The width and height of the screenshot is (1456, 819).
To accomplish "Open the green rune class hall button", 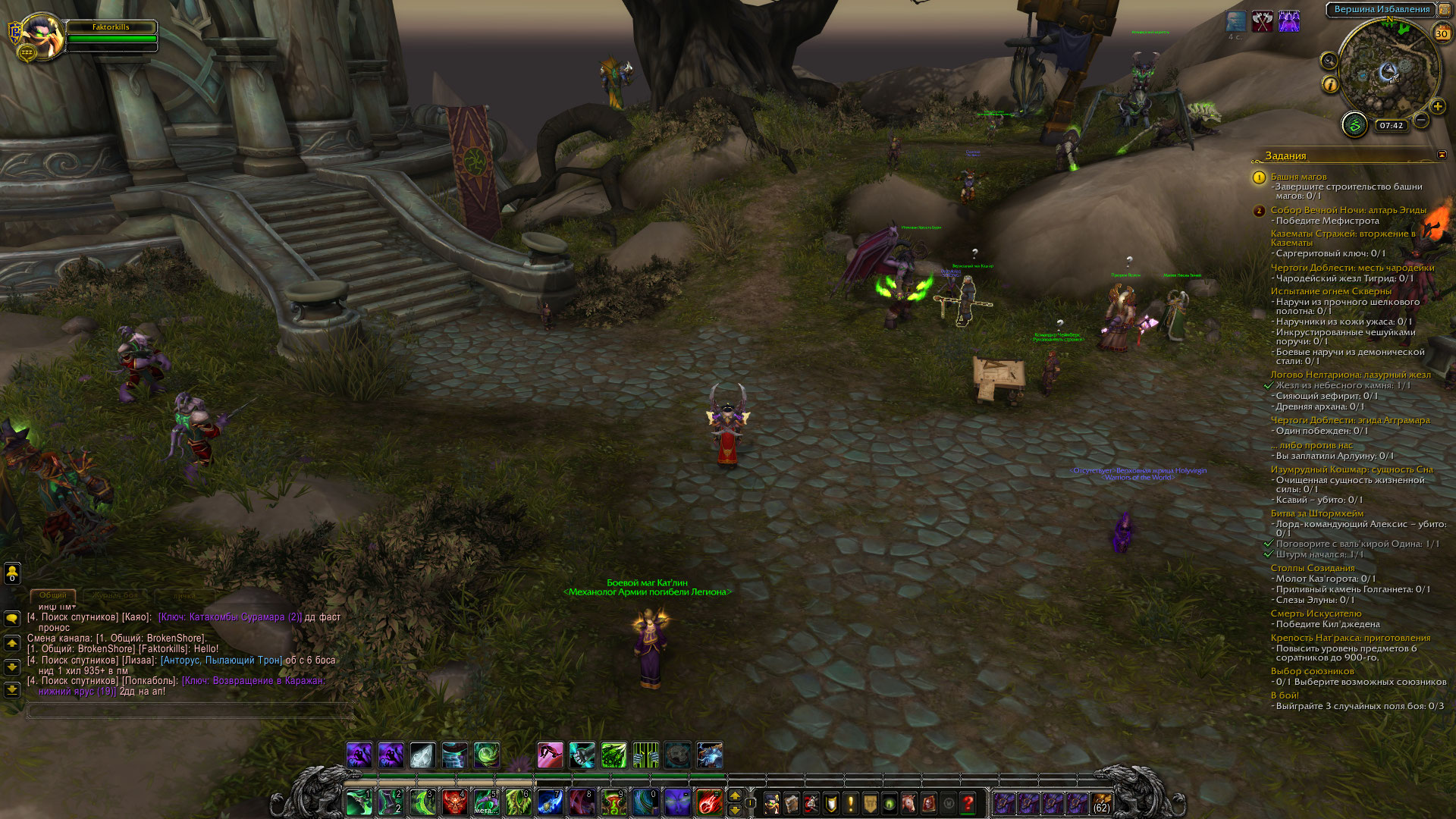I will tap(1354, 124).
